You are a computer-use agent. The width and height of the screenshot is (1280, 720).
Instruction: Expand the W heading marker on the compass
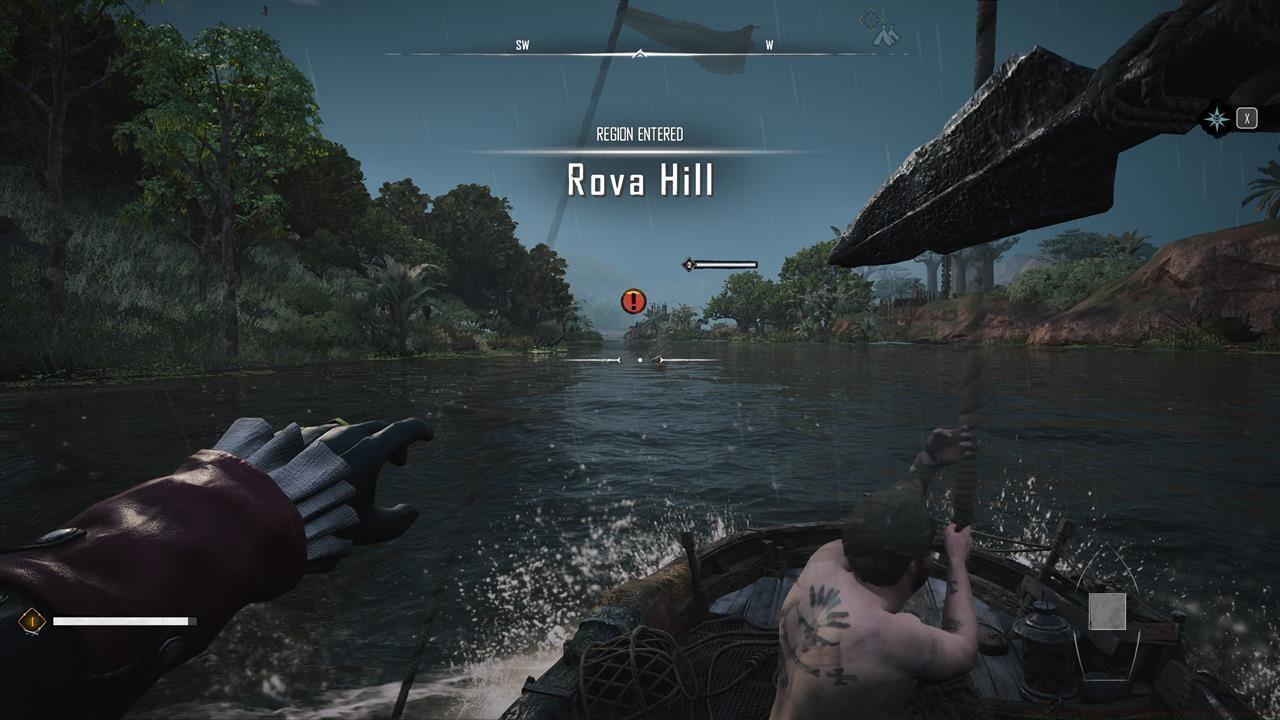click(767, 44)
